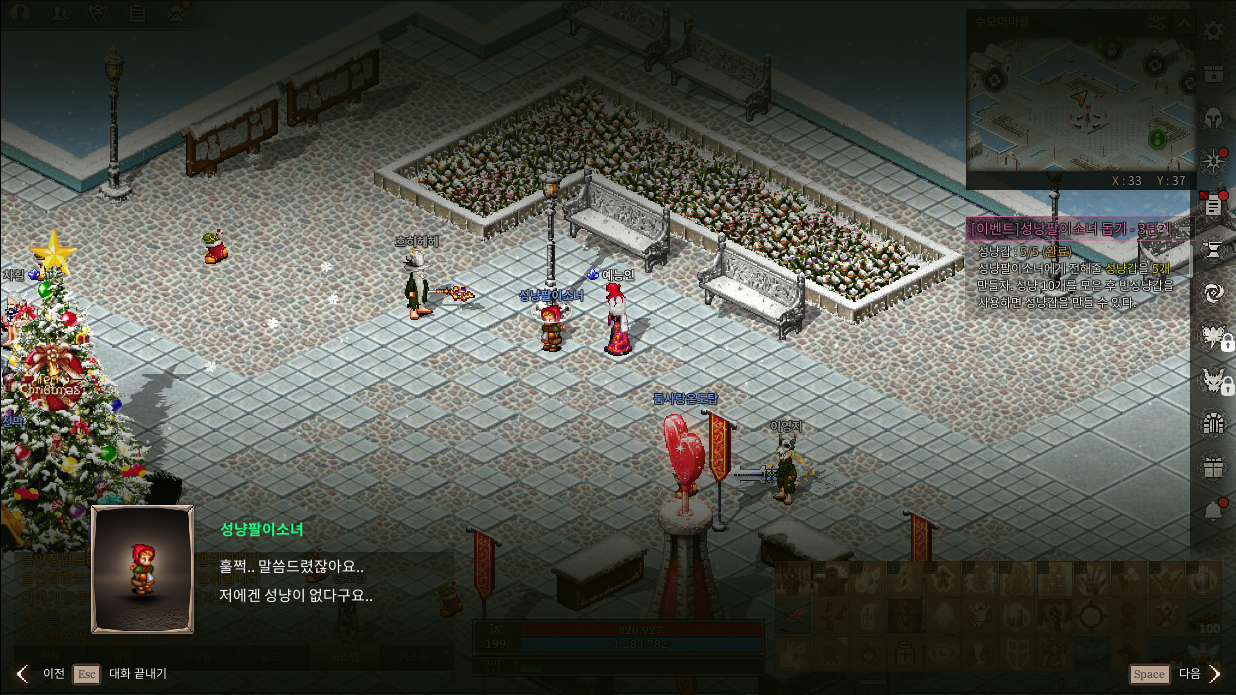Click the compass star icon
This screenshot has width=1236, height=695.
tap(1213, 161)
